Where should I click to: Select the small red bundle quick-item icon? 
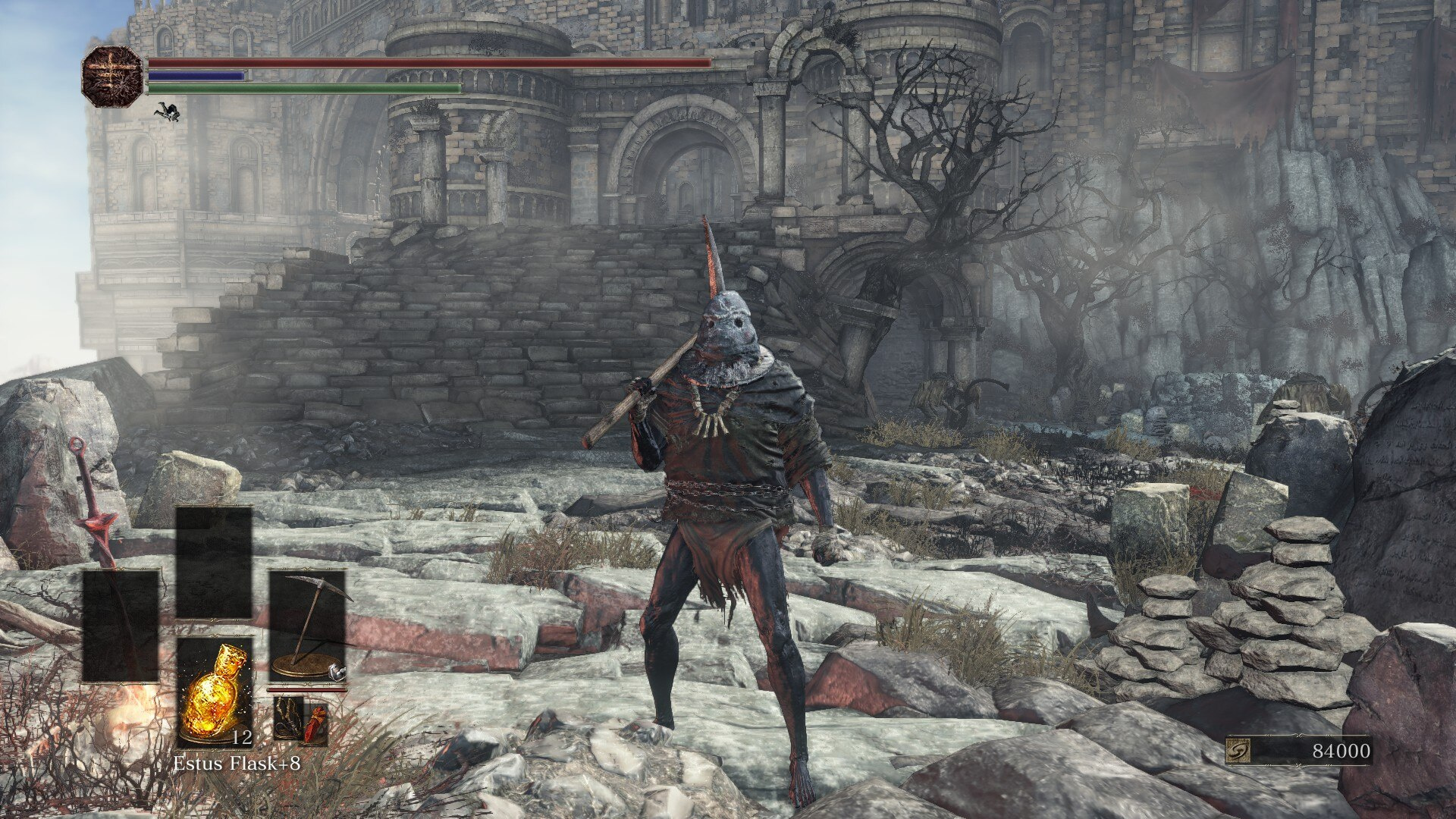click(315, 720)
